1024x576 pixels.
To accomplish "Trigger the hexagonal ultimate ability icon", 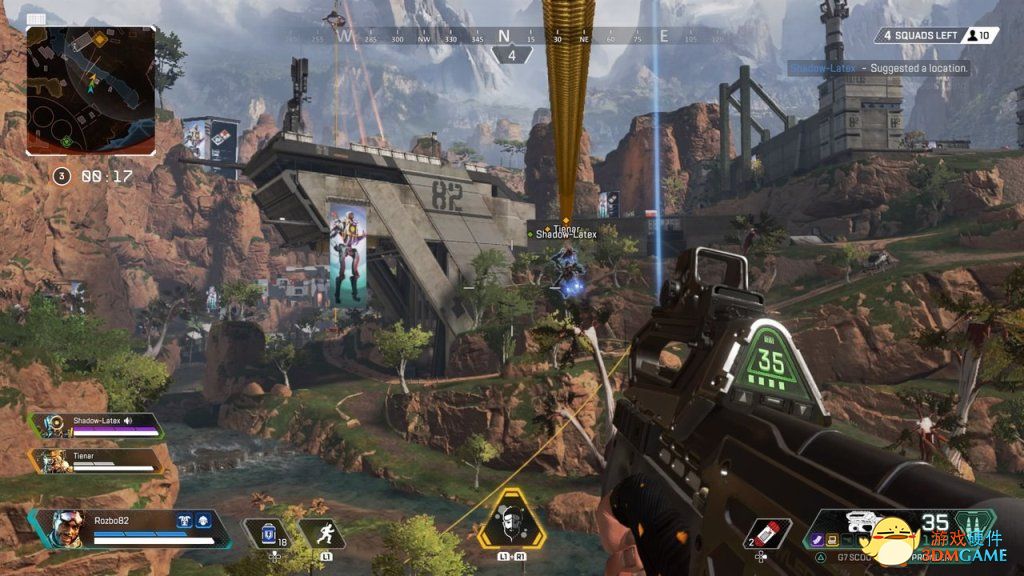I will click(x=516, y=522).
